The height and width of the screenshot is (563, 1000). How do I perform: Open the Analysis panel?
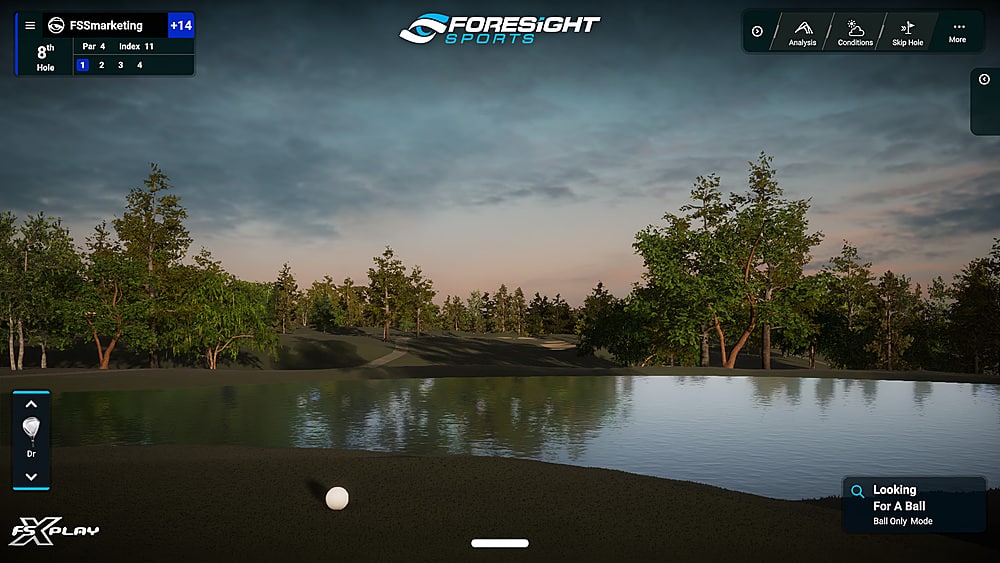[x=802, y=32]
